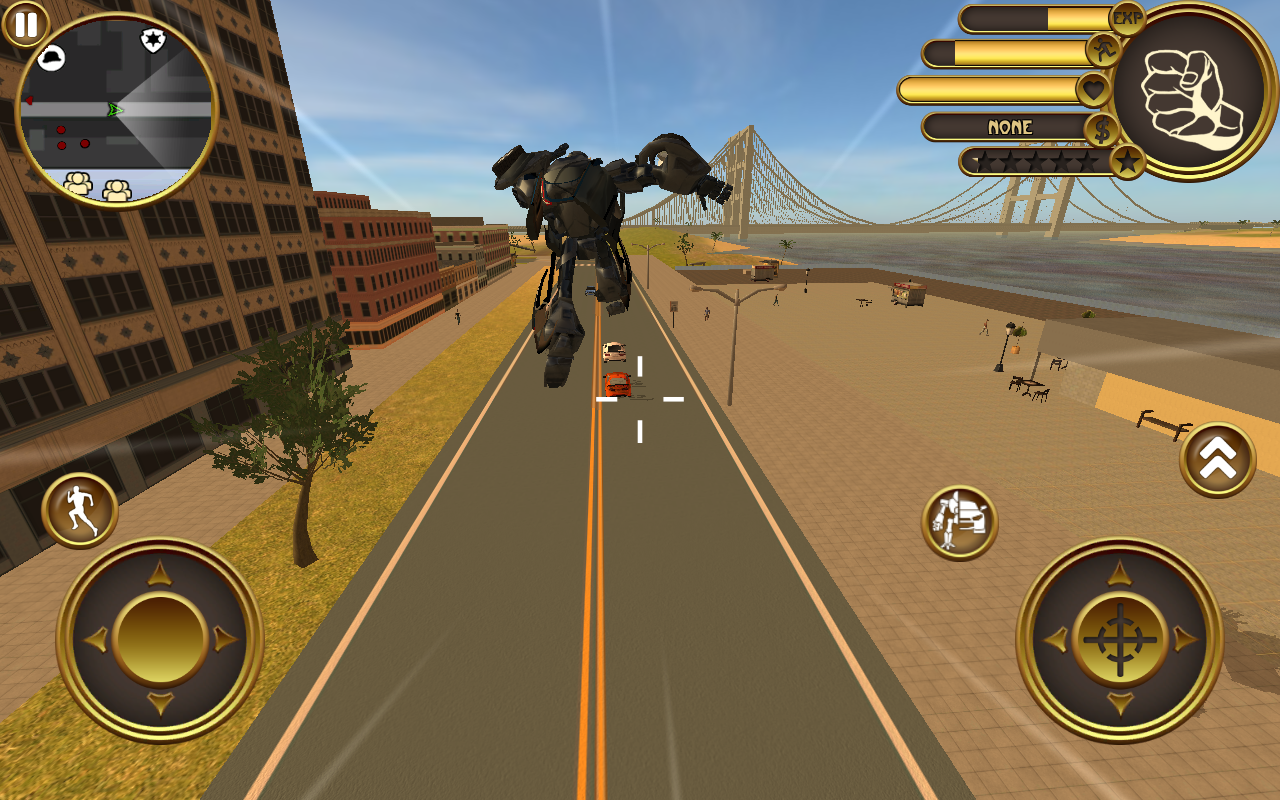The width and height of the screenshot is (1280, 800).
Task: Tap the star marker atop the minimap
Action: 152,42
